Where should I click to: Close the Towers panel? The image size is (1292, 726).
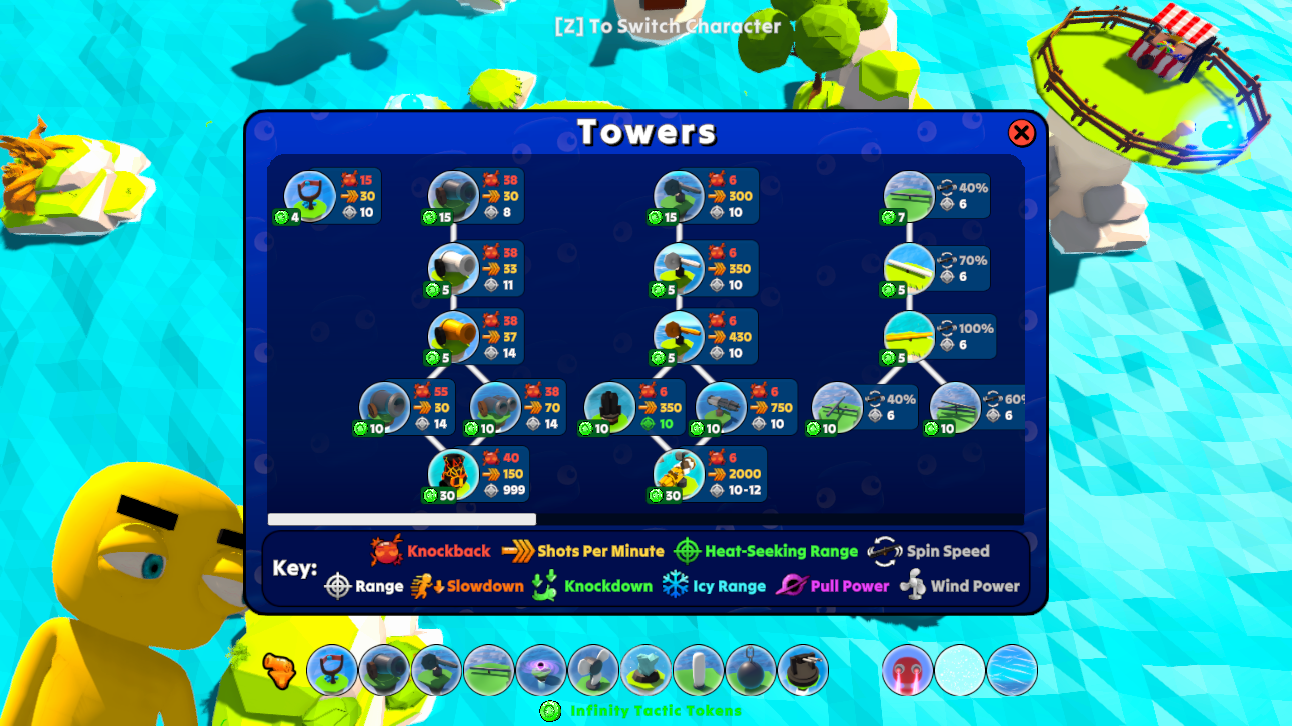(x=1022, y=133)
